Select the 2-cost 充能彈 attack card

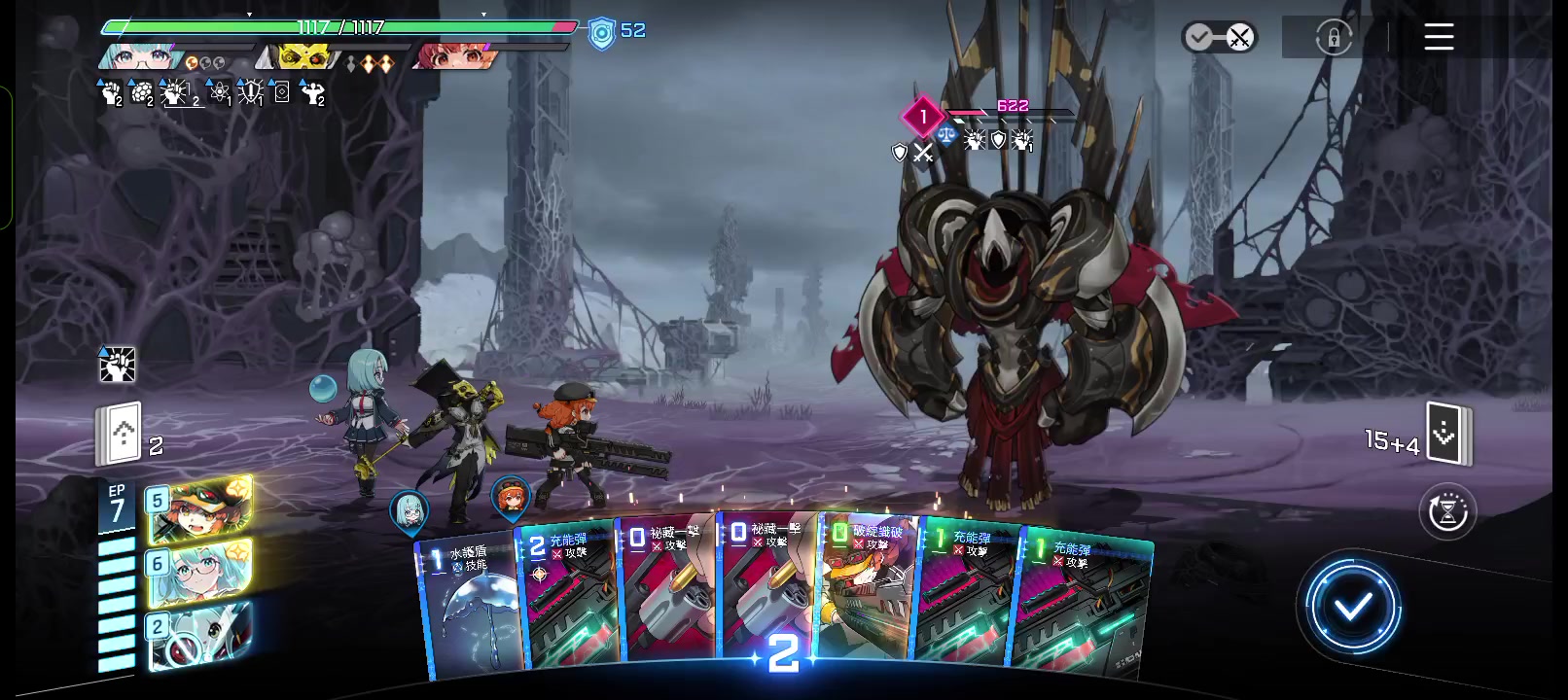pyautogui.click(x=567, y=598)
